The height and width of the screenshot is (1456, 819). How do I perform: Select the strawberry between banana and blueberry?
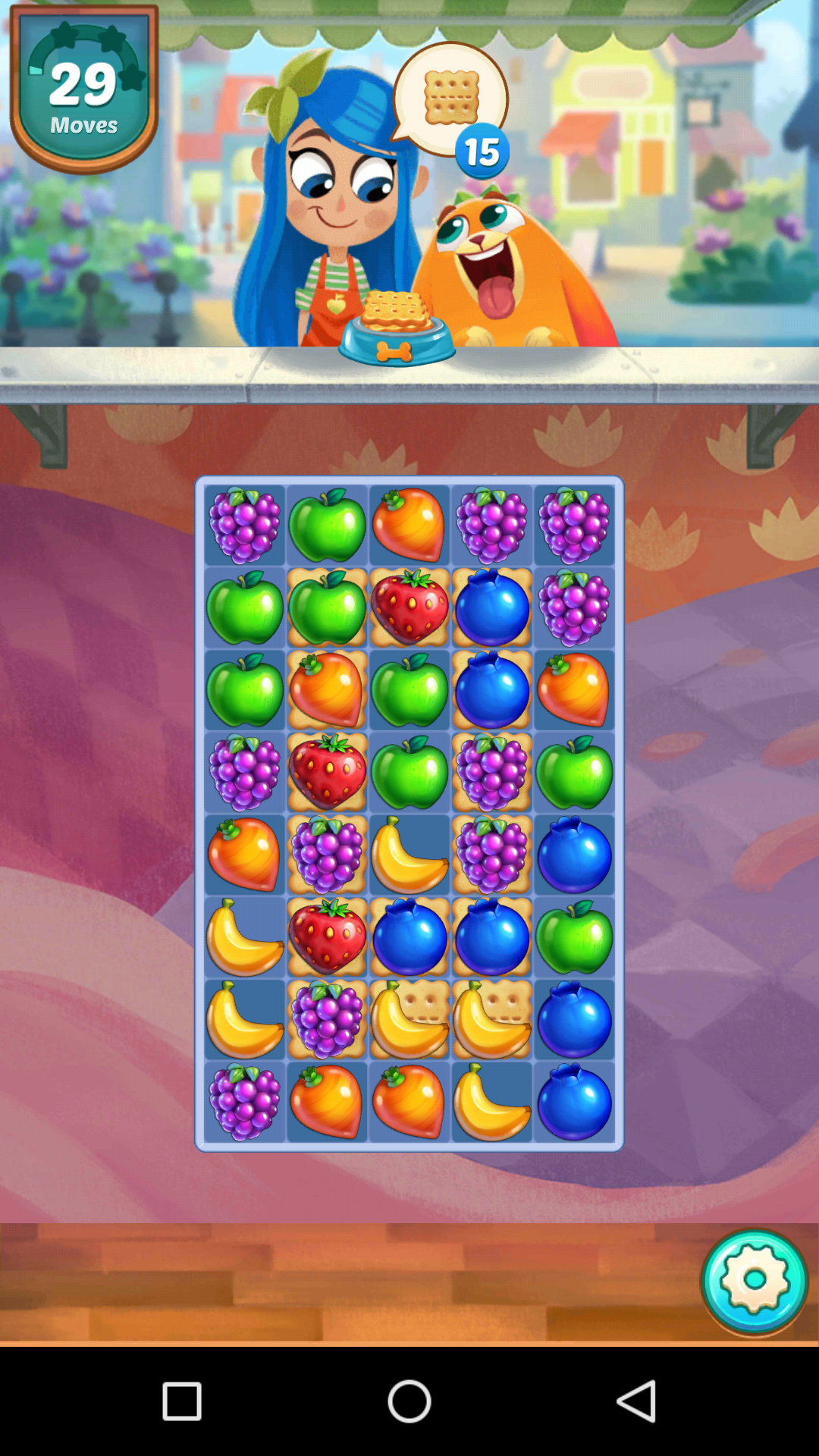328,937
